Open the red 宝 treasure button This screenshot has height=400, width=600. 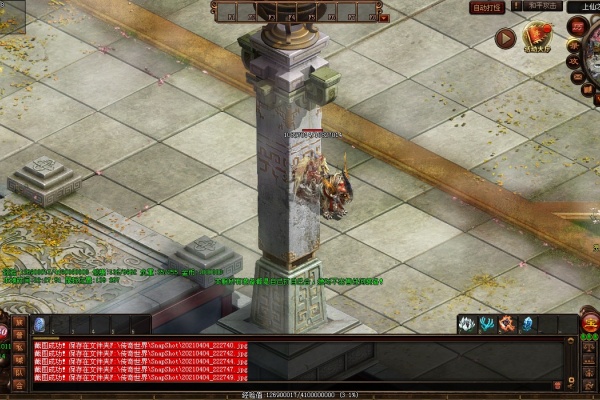(589, 323)
